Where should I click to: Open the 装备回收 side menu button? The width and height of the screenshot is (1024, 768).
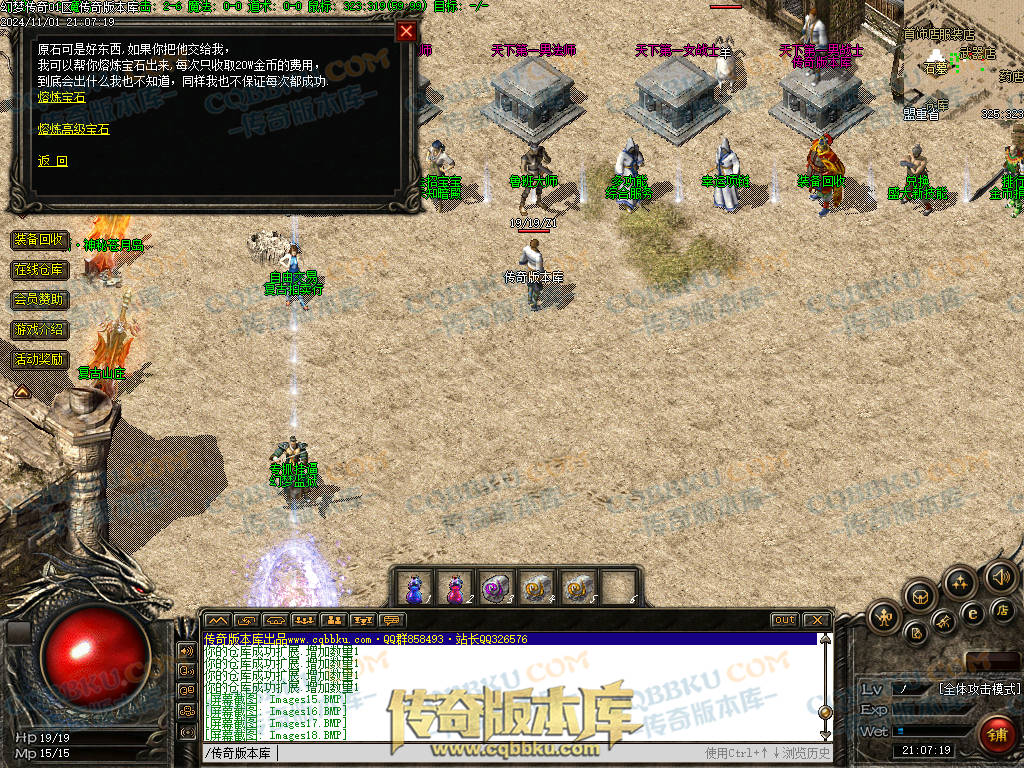point(40,240)
